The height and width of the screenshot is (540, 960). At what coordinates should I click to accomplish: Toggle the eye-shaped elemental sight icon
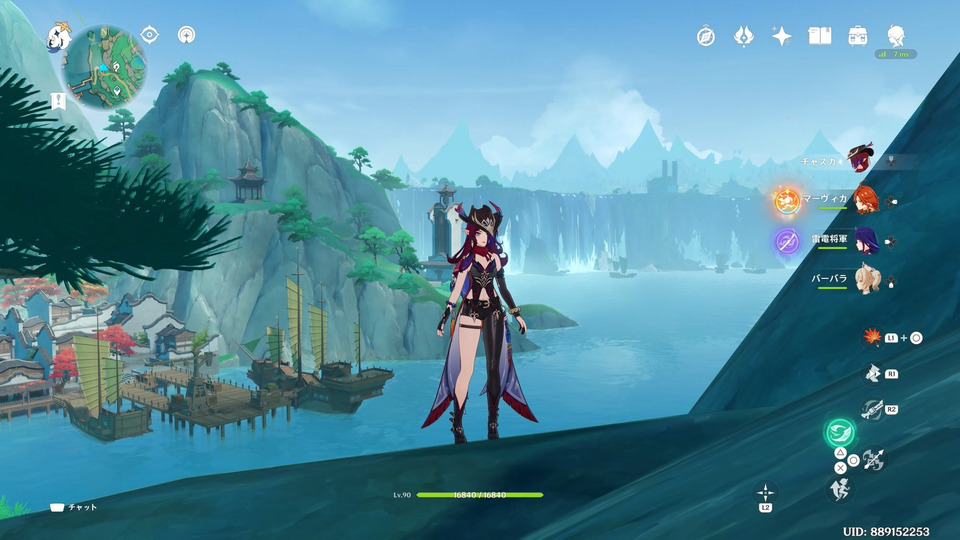[149, 35]
